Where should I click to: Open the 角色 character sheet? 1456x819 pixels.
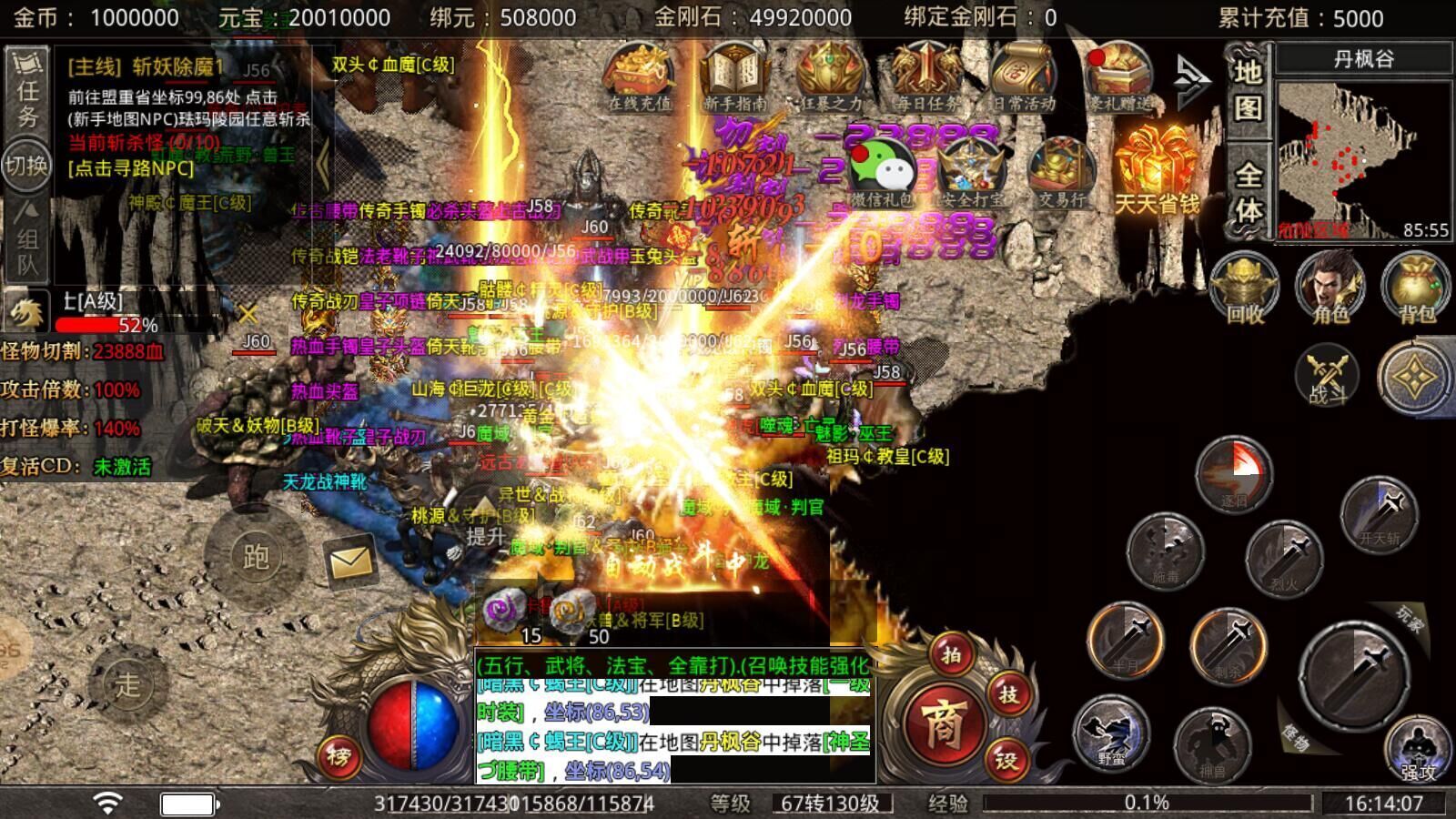tap(1330, 288)
